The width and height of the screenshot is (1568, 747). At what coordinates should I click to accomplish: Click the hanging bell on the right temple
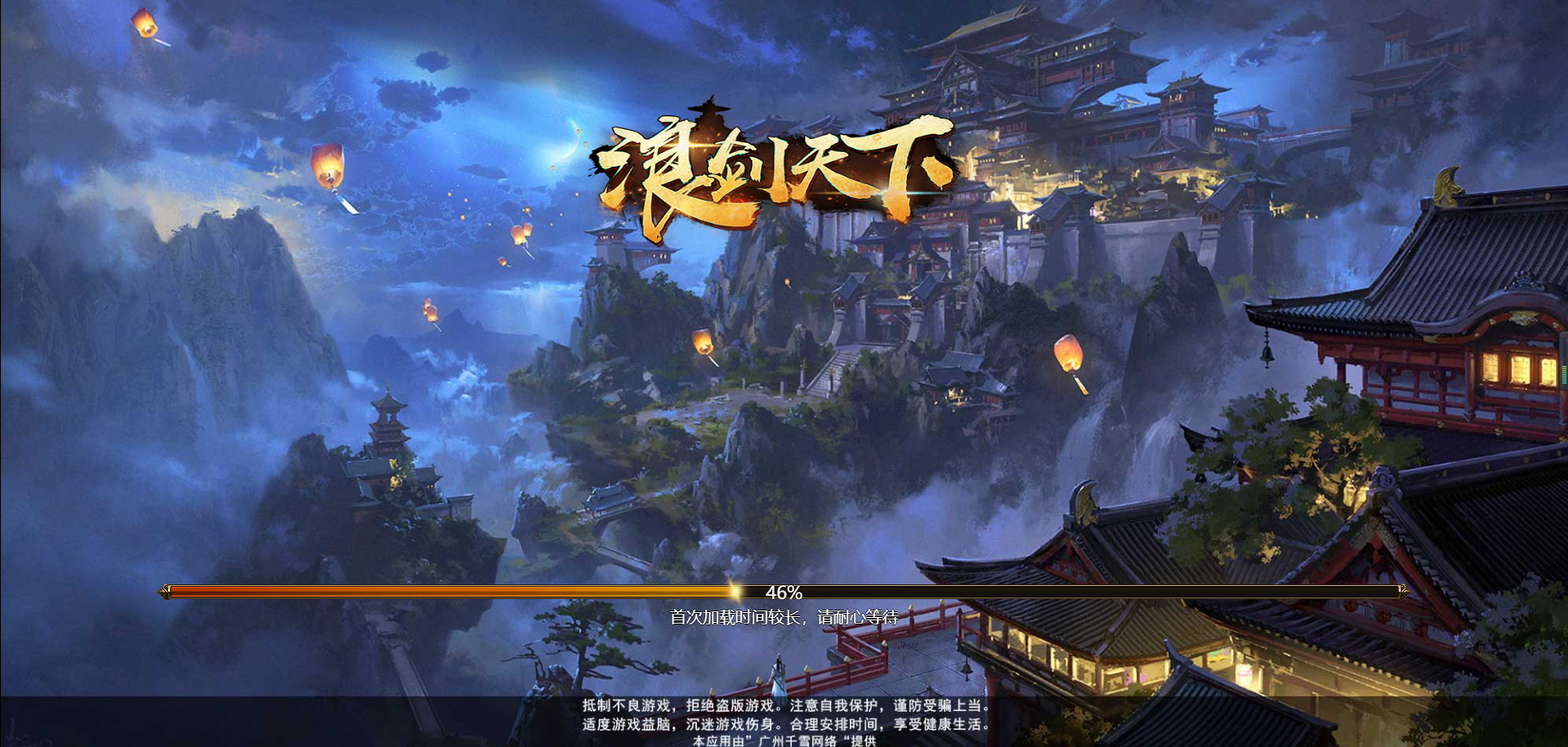(x=1266, y=355)
